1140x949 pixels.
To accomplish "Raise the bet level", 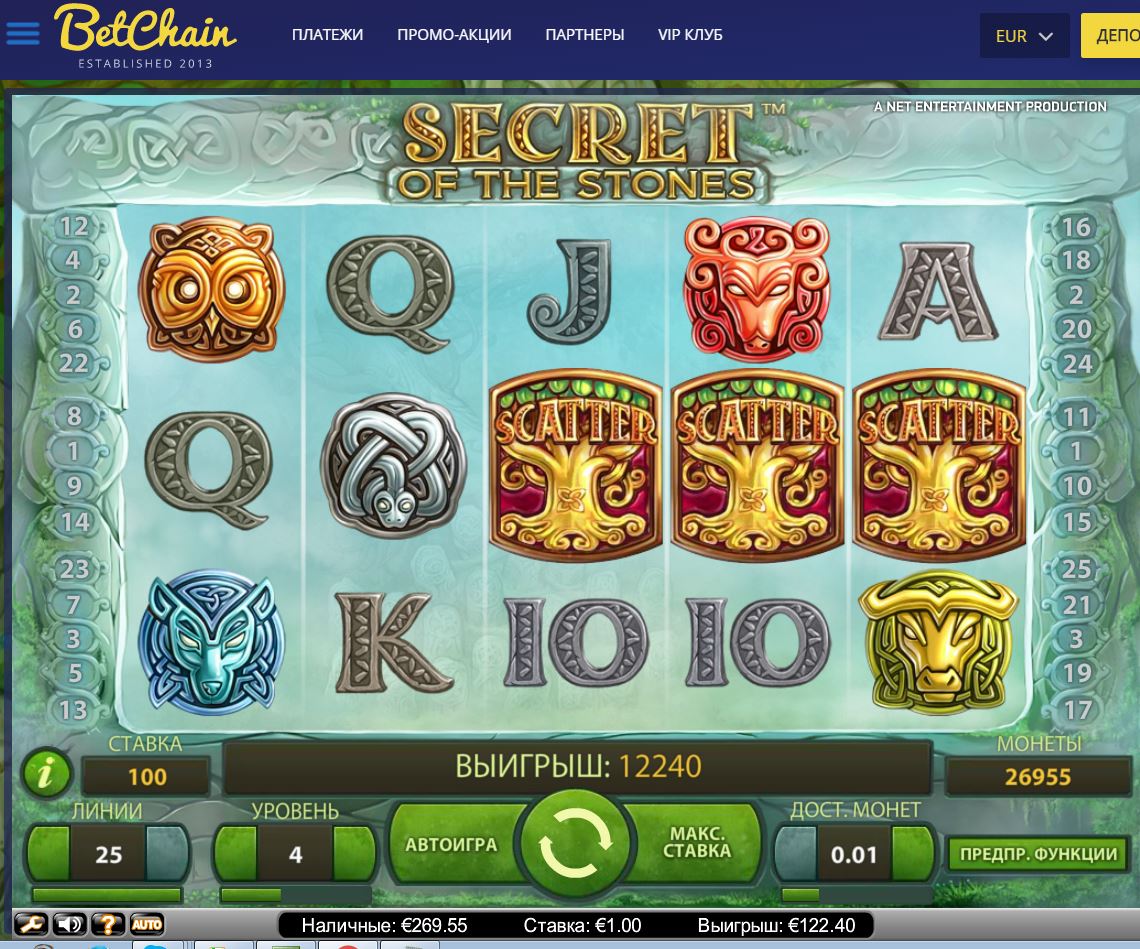I will (354, 853).
